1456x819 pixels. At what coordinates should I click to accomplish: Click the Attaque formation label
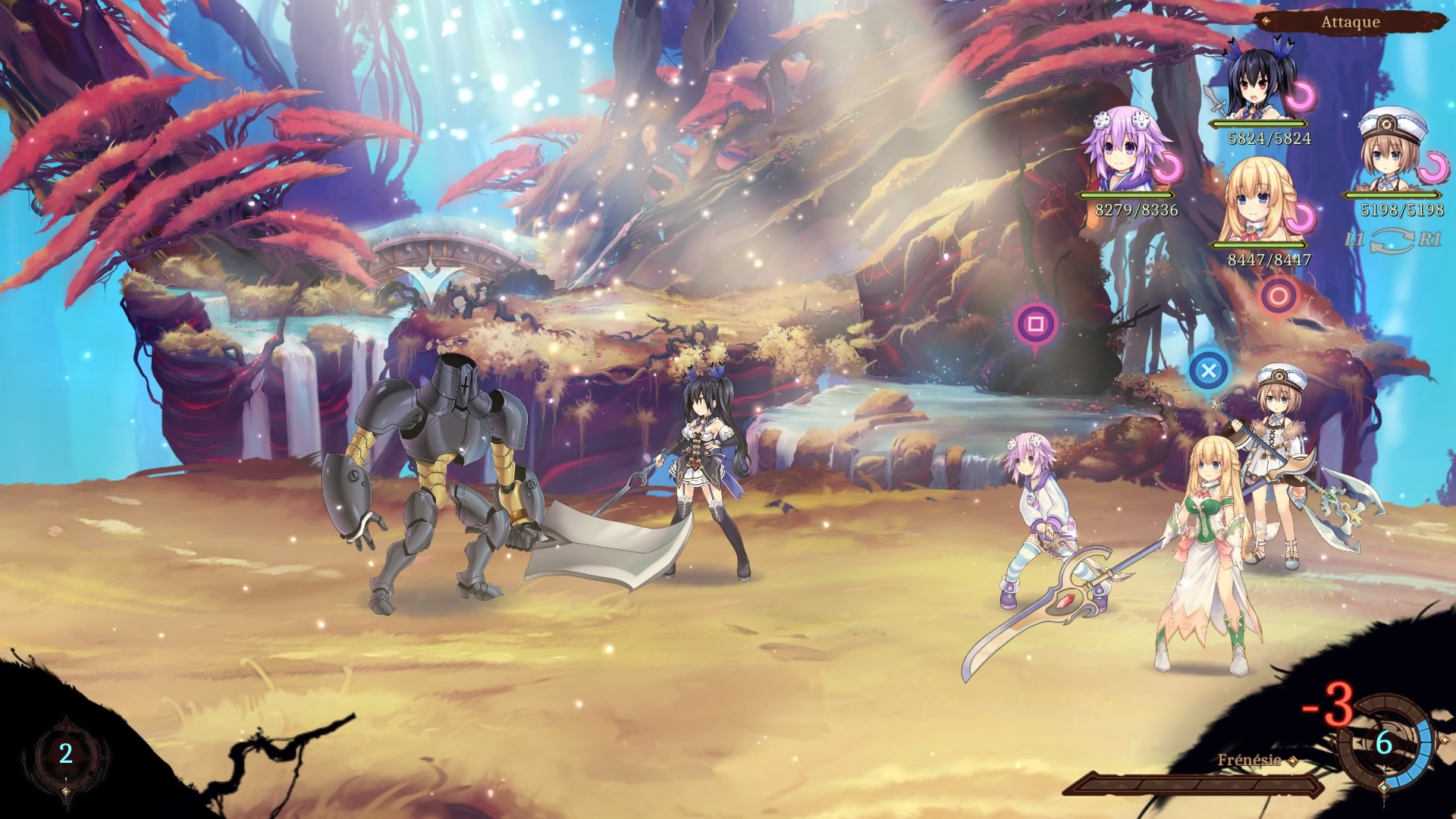[x=1350, y=22]
